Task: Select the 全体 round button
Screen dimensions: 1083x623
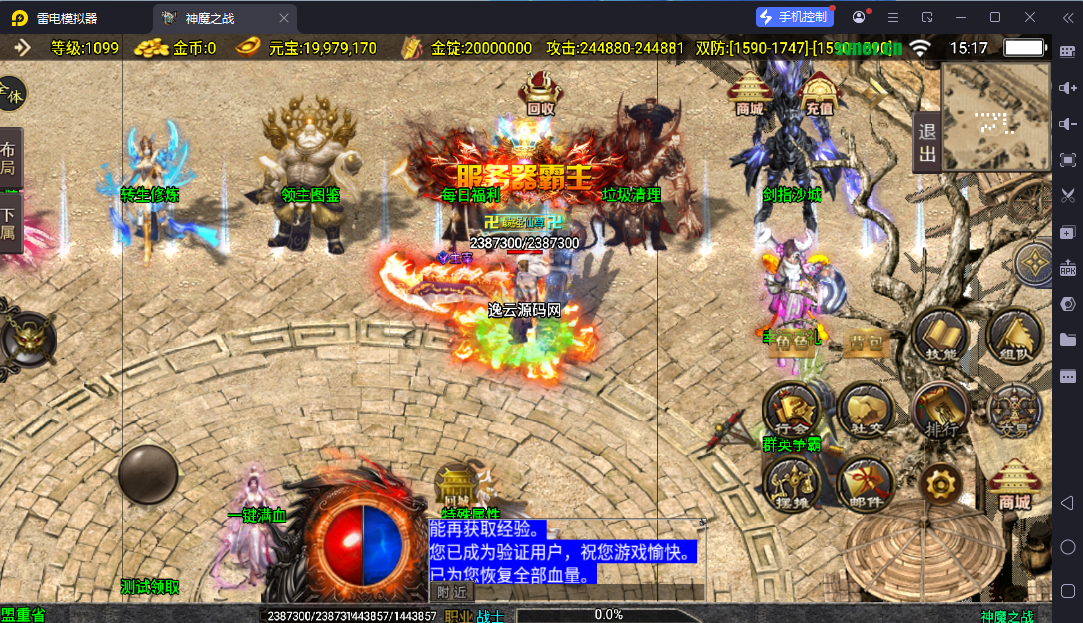Action: (x=10, y=94)
